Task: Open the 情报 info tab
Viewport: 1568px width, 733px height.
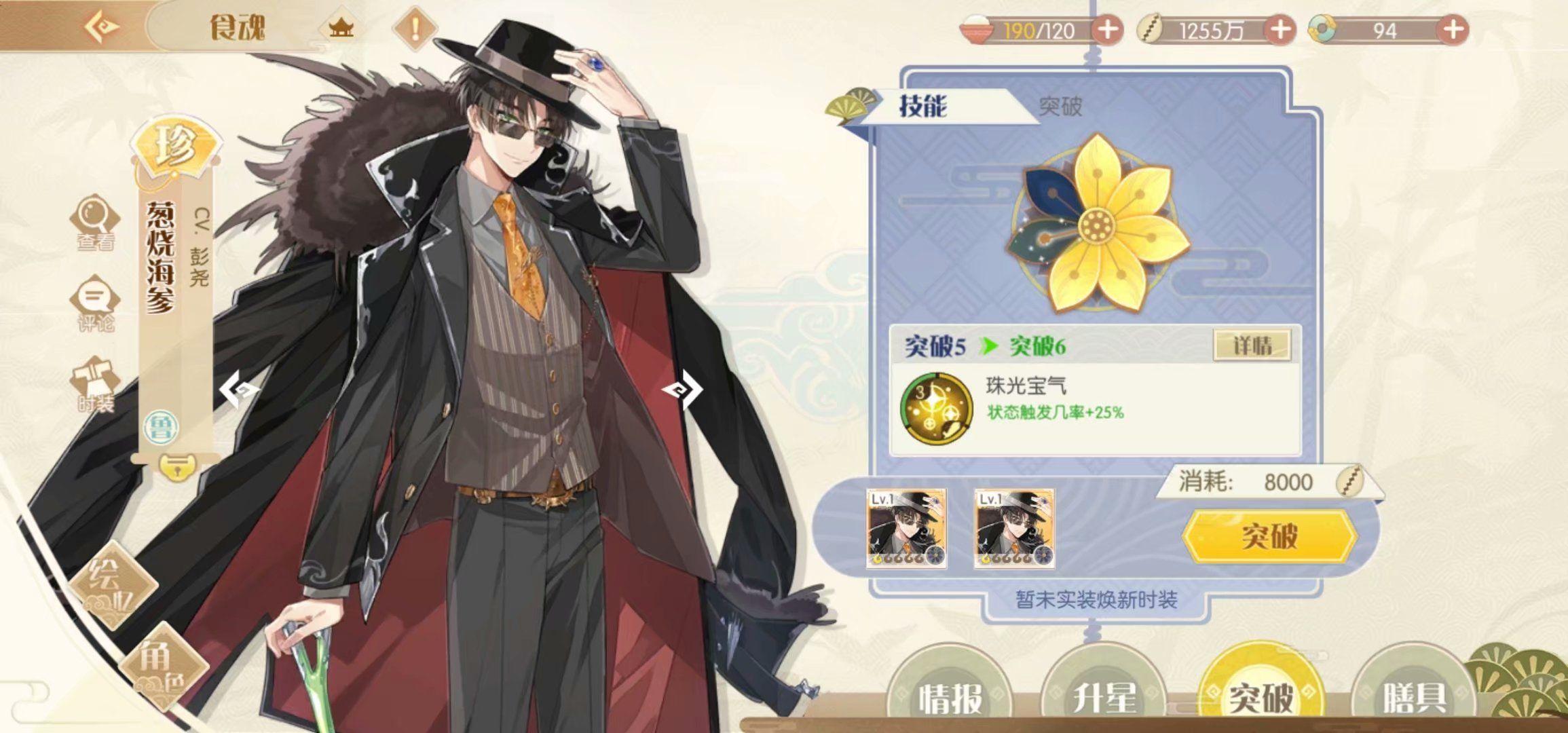Action: click(x=951, y=696)
